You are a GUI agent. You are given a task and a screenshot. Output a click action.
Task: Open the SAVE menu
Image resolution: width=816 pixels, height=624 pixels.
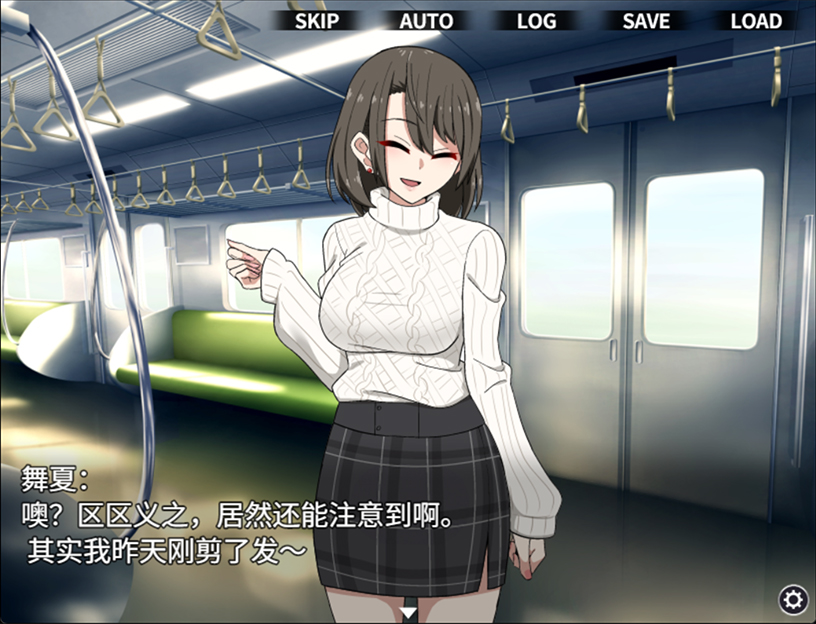coord(646,21)
